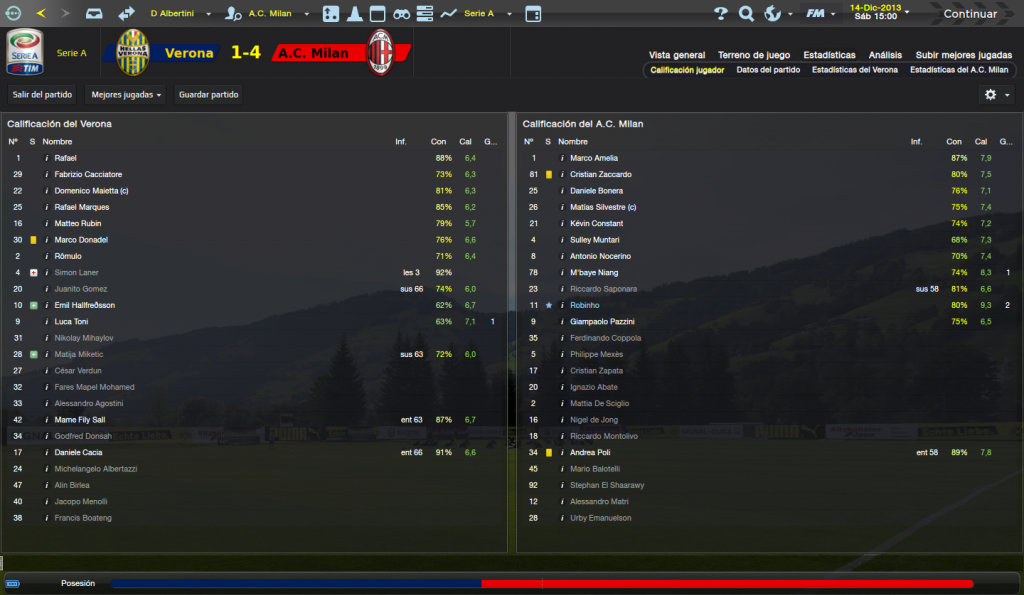1024x595 pixels.
Task: Save the match with Guardar partido
Action: pos(208,95)
